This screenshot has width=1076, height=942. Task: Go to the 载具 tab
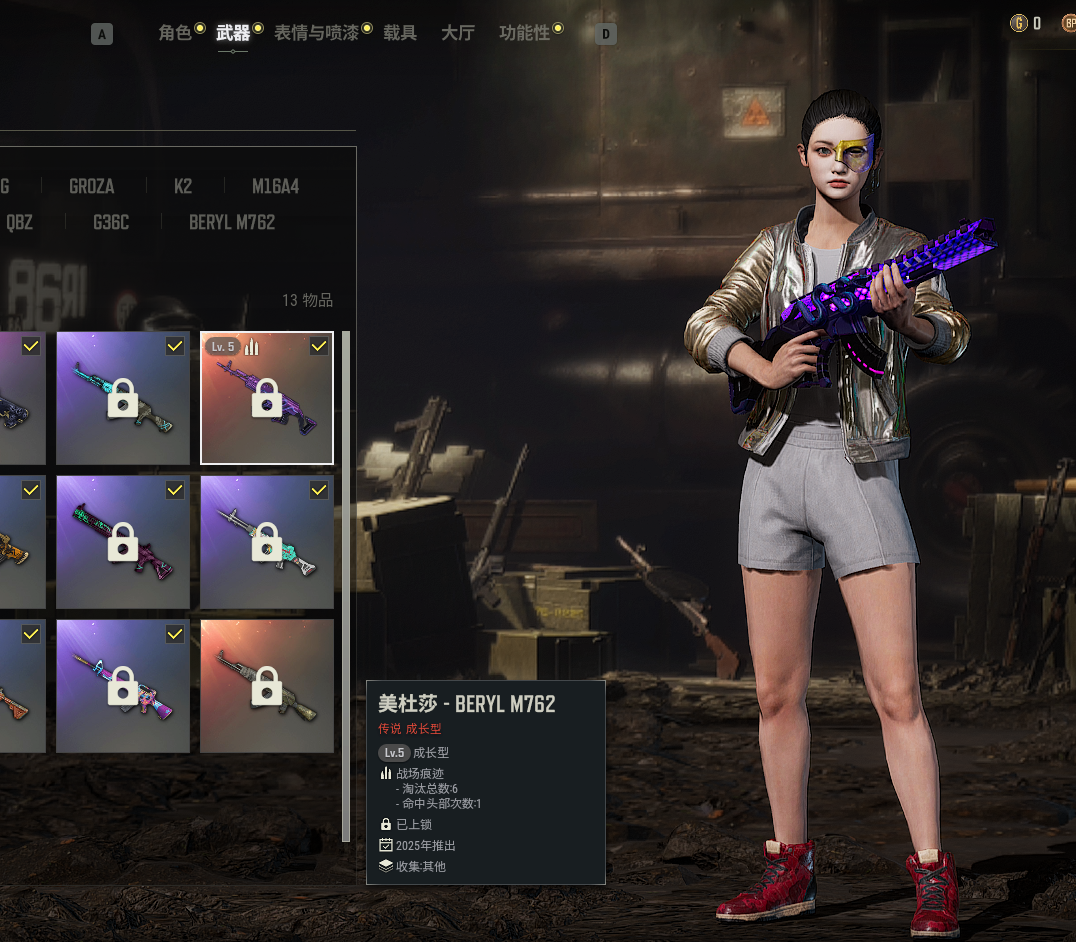(x=400, y=33)
